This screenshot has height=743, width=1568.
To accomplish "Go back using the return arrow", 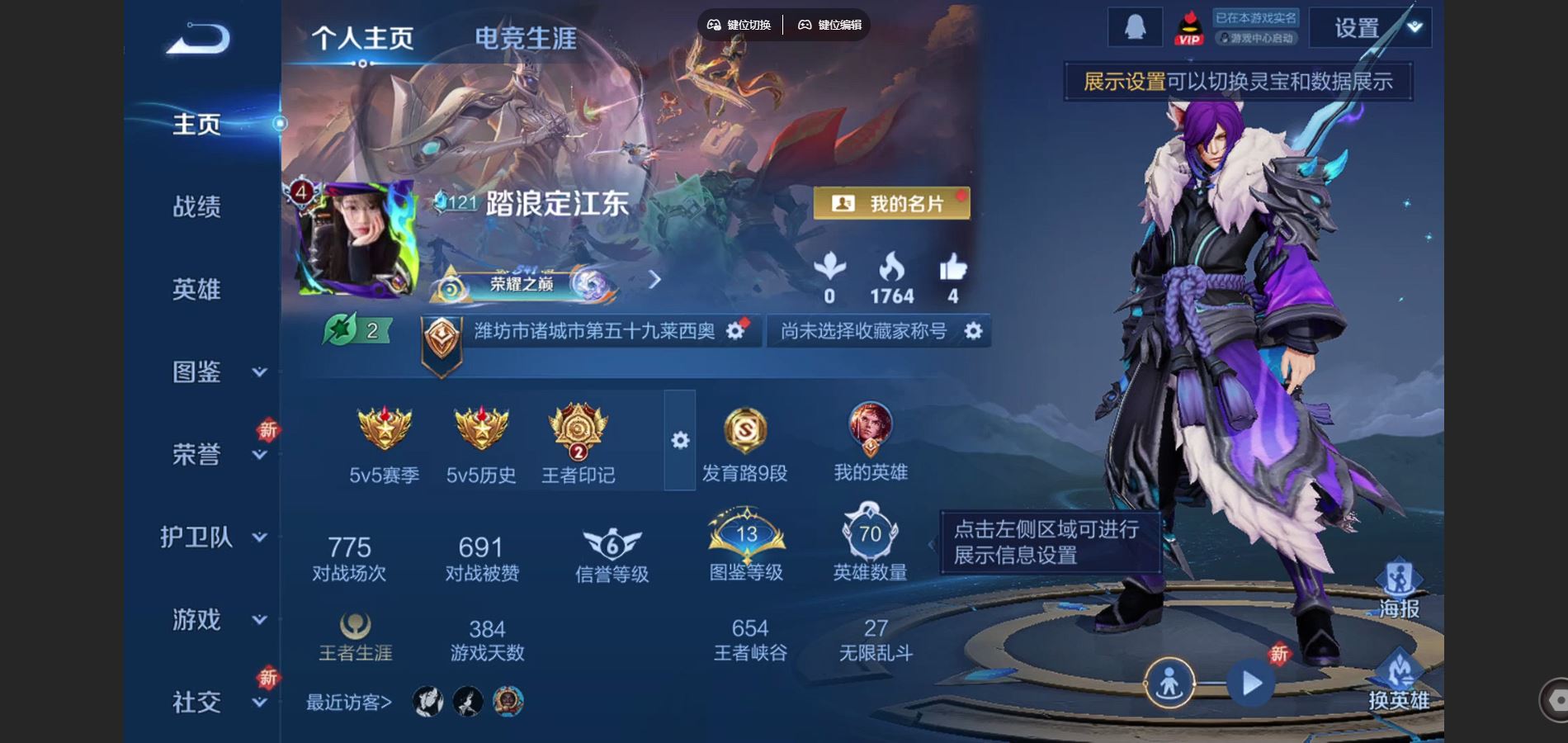I will (198, 39).
